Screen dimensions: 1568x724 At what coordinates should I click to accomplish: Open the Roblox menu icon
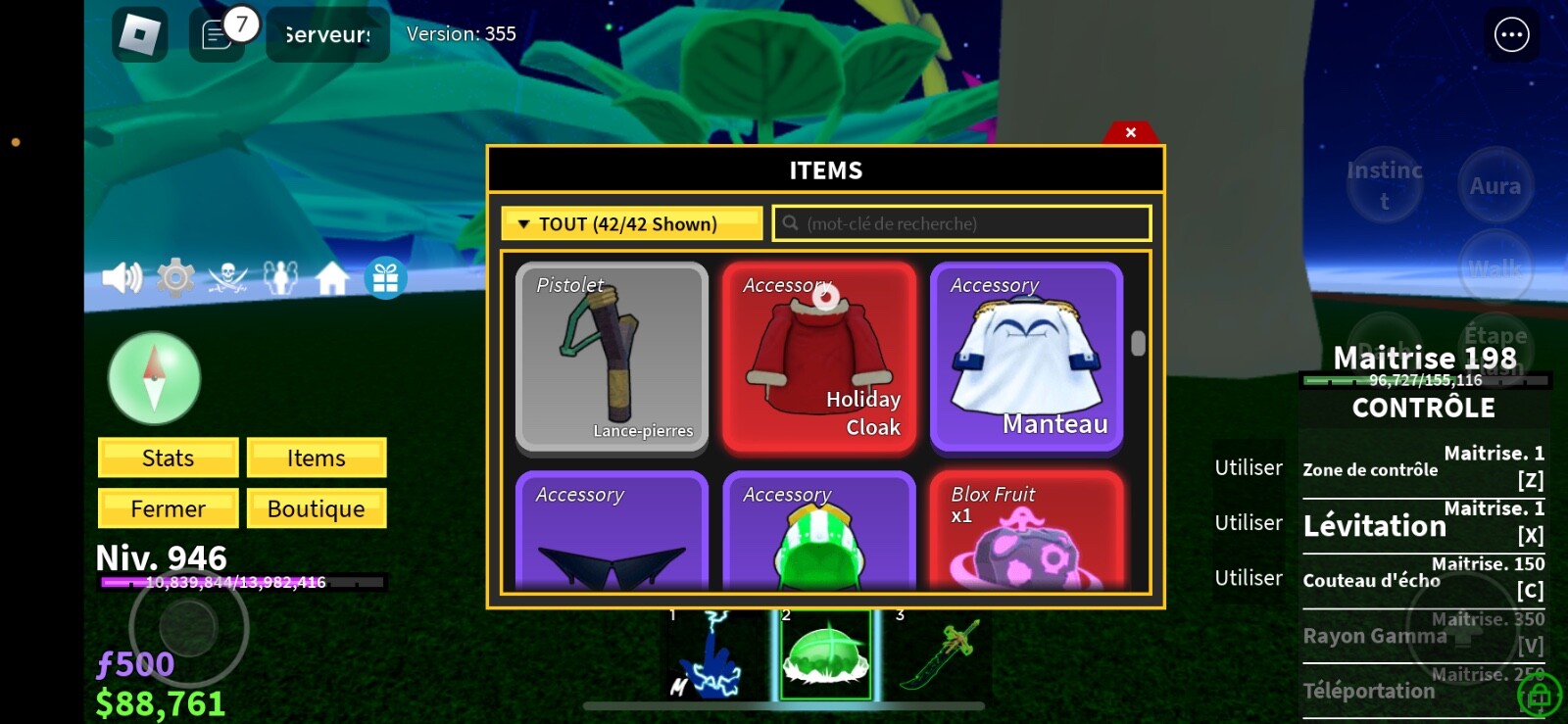point(137,33)
